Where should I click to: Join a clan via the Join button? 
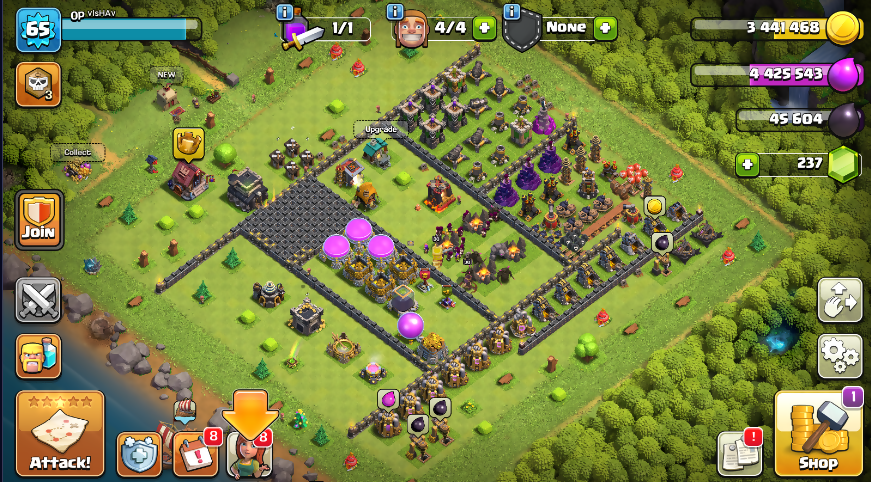tap(39, 220)
